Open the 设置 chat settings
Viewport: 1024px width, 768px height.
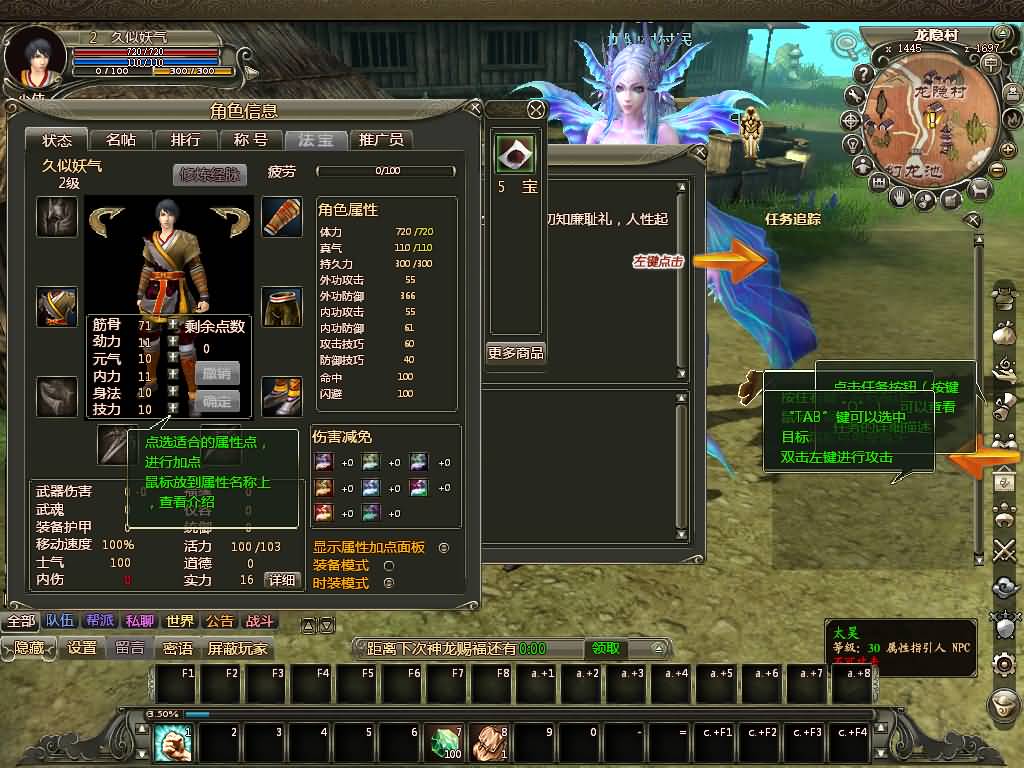[x=82, y=648]
